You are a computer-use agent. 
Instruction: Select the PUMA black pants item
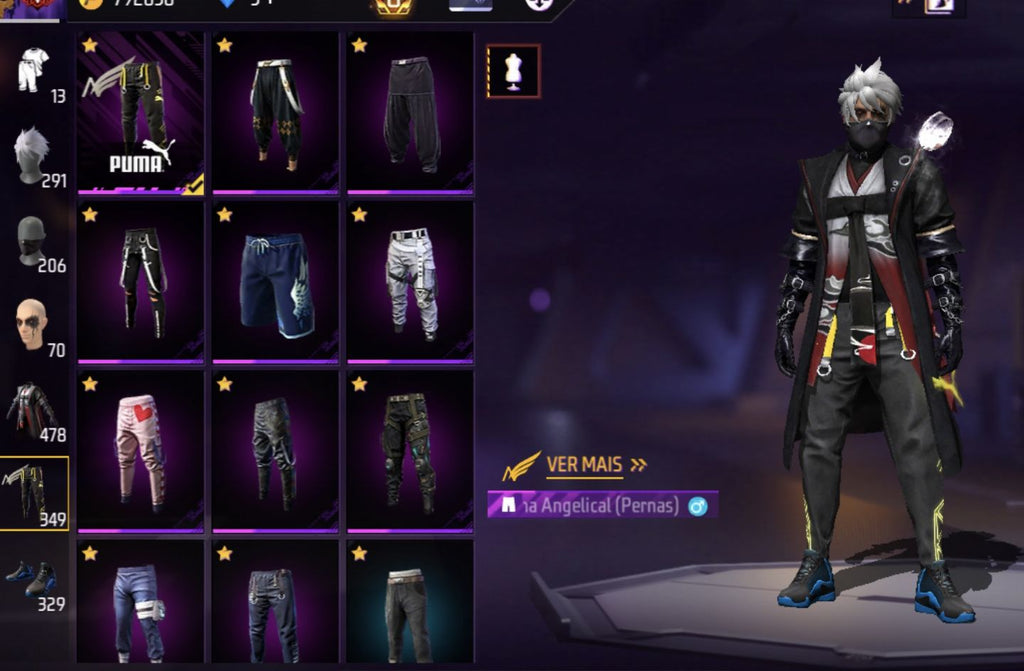pos(141,111)
